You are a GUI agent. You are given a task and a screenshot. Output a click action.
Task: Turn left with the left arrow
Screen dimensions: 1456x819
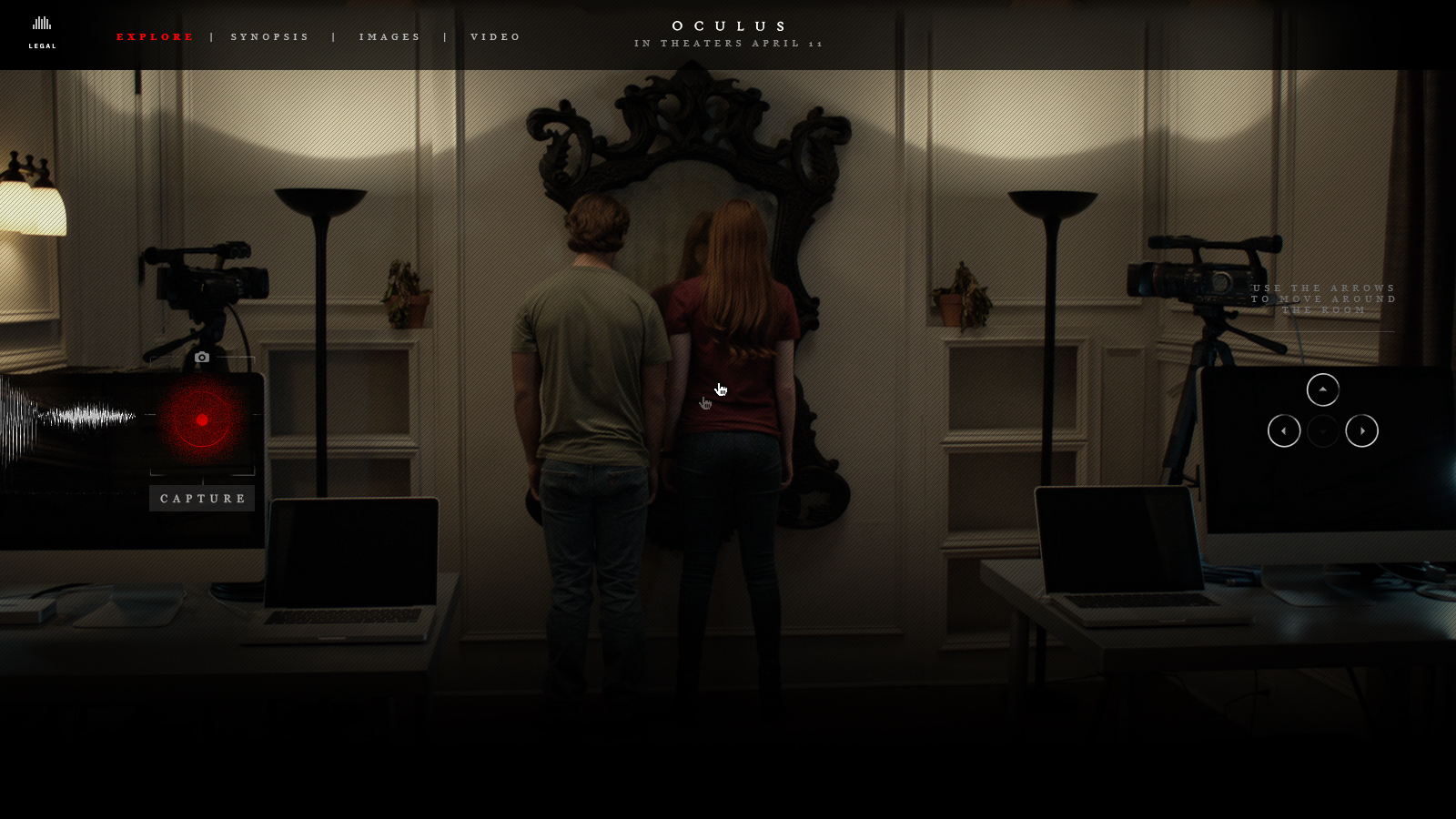[1284, 431]
